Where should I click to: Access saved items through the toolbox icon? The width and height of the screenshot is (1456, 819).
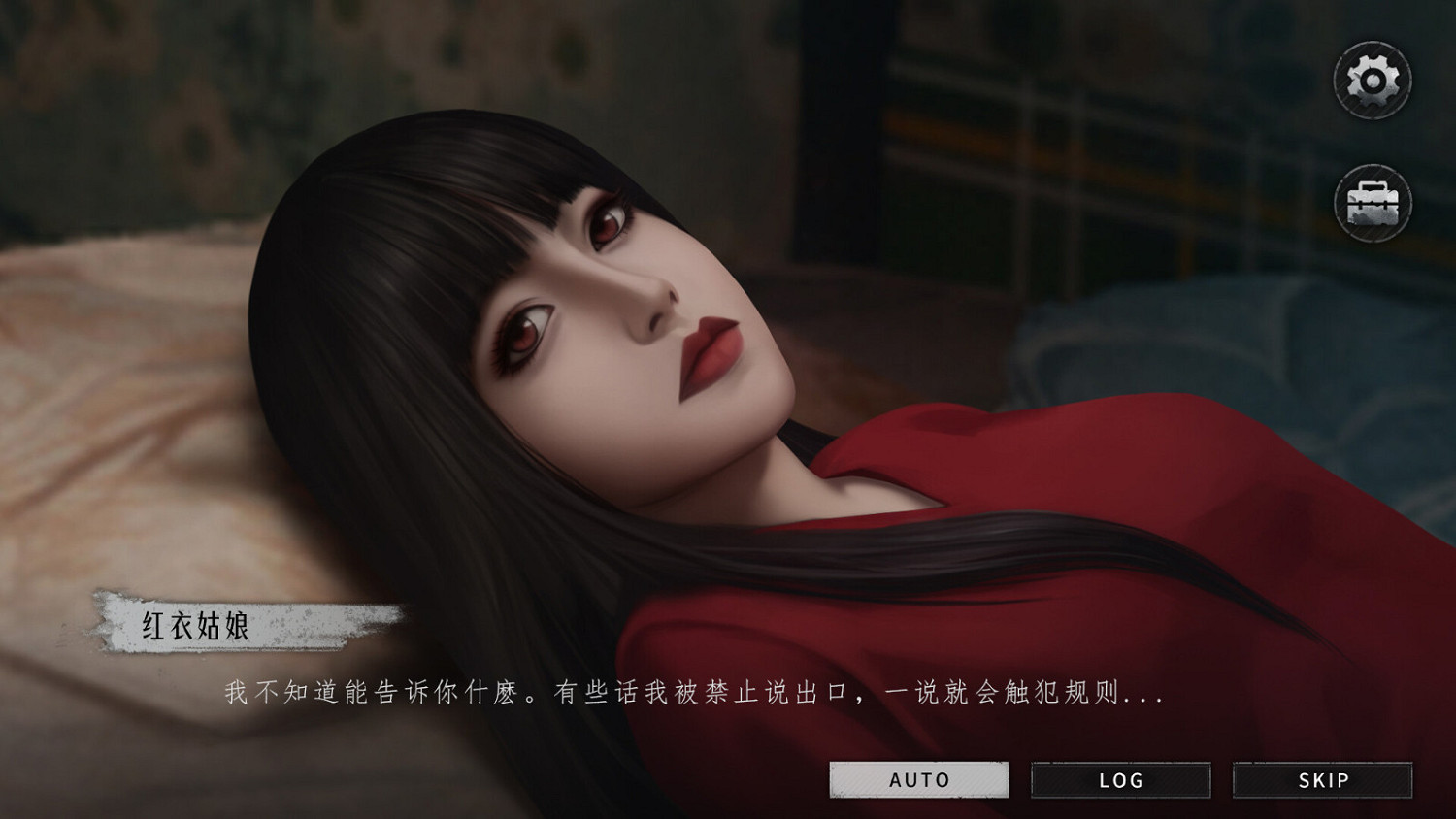tap(1373, 204)
